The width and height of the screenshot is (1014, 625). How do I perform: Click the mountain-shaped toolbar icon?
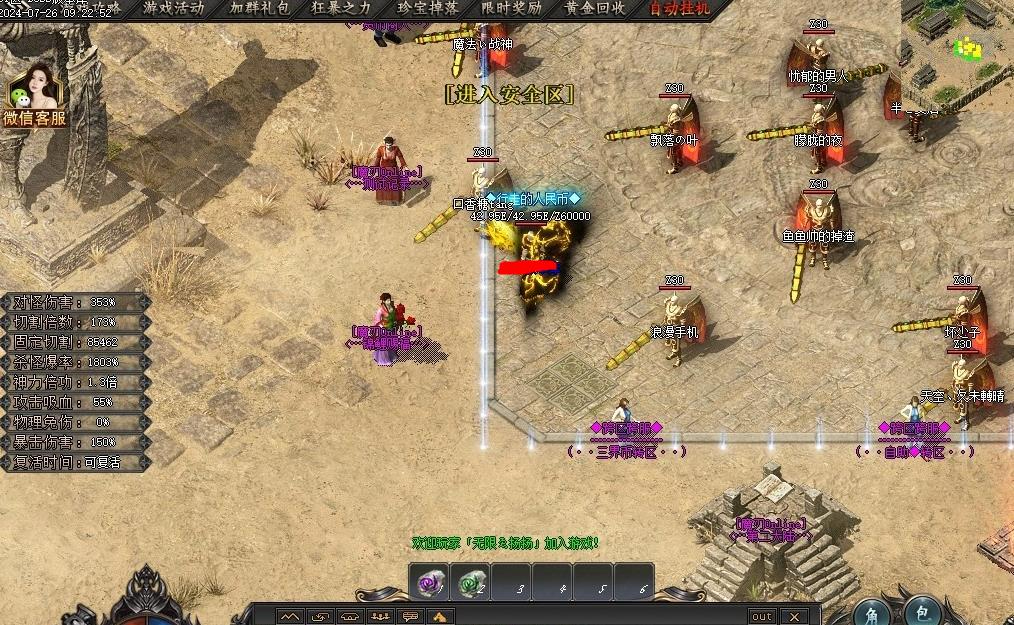click(x=289, y=616)
